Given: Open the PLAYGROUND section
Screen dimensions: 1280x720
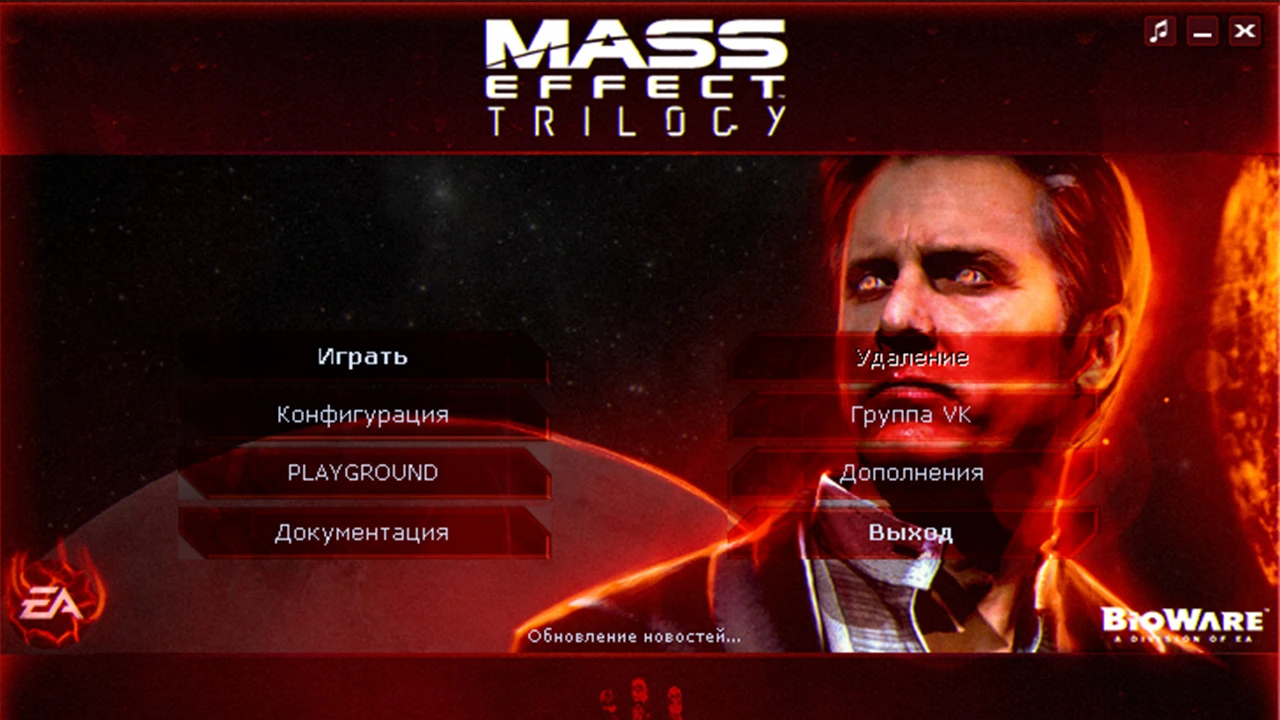Looking at the screenshot, I should tap(363, 473).
